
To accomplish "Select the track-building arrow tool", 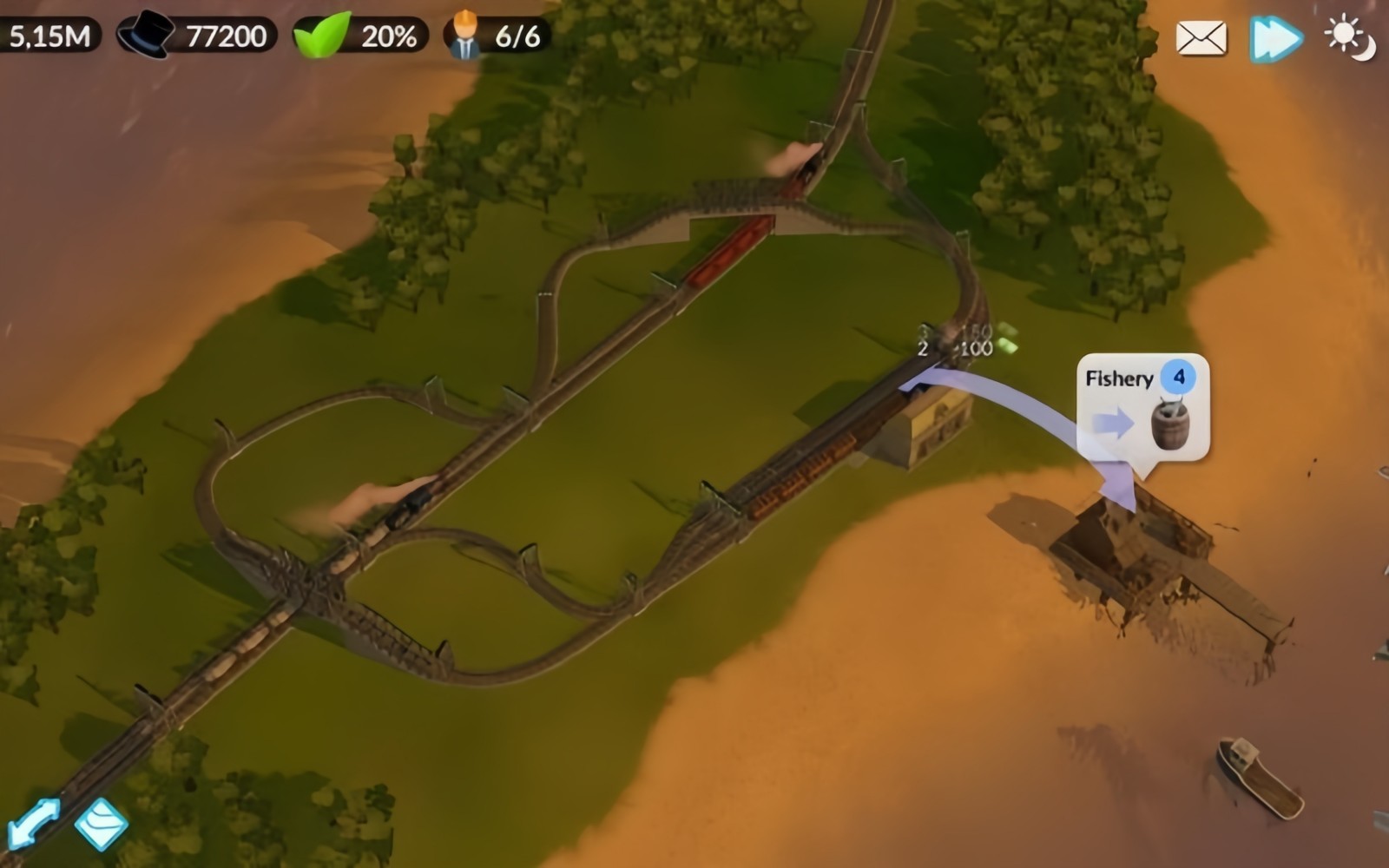I will [x=33, y=822].
